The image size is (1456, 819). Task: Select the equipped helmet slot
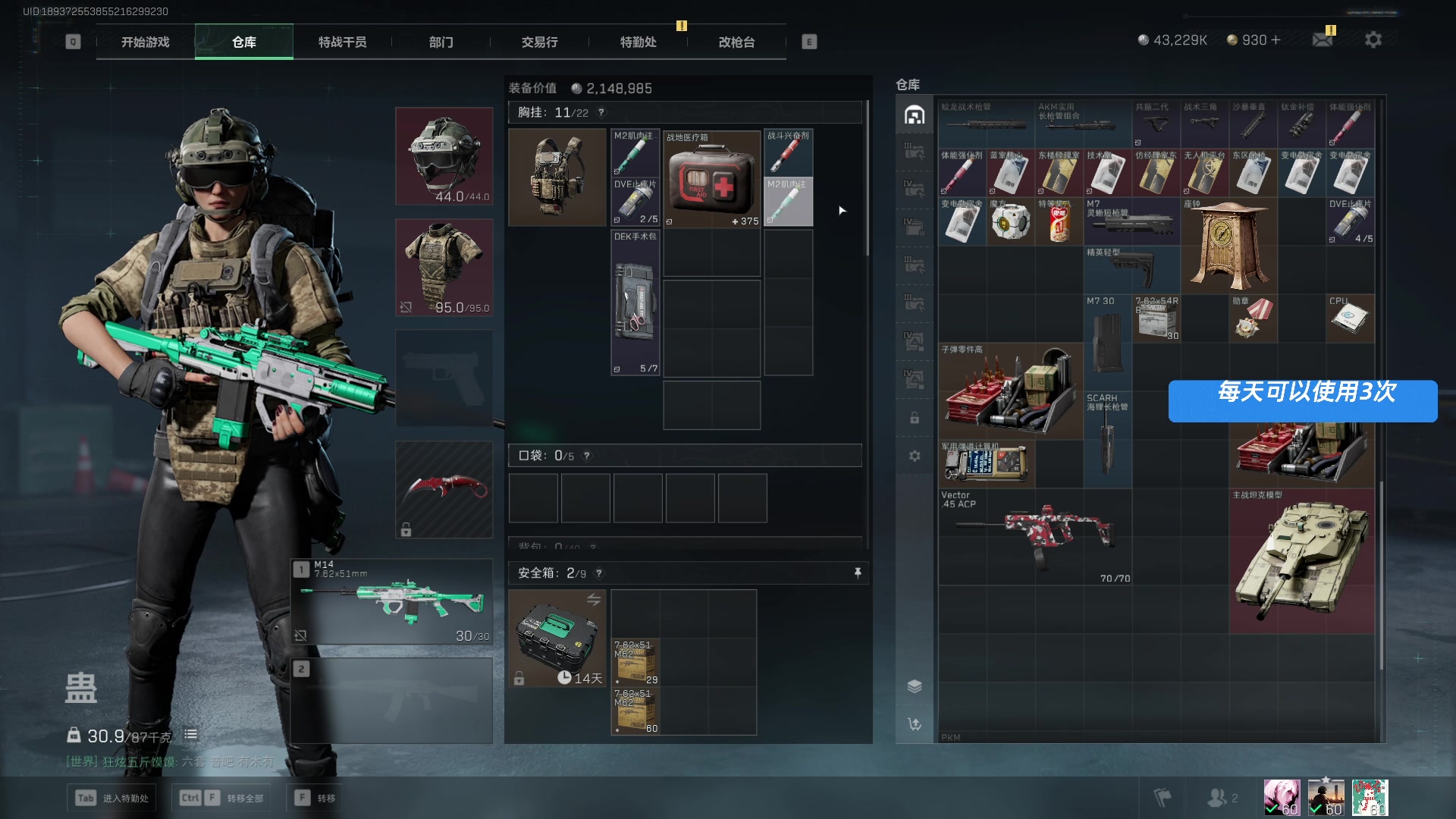[444, 156]
